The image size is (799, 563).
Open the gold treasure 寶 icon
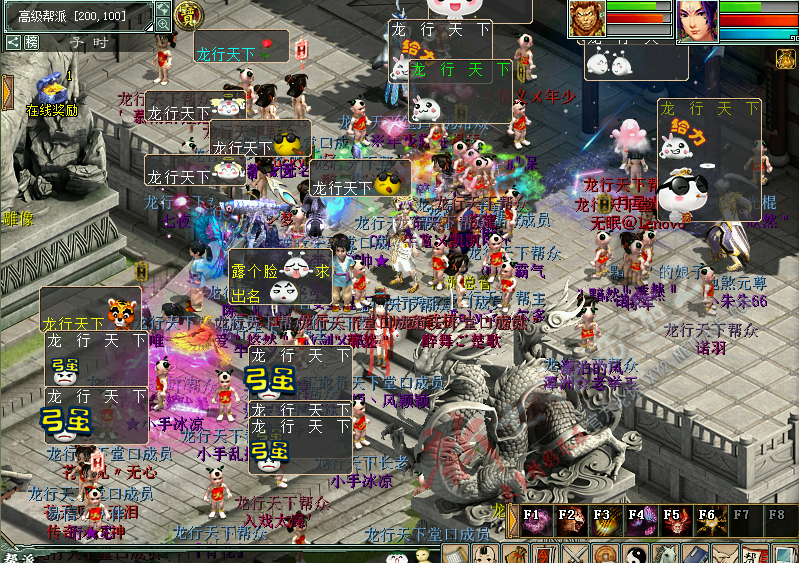[x=186, y=15]
